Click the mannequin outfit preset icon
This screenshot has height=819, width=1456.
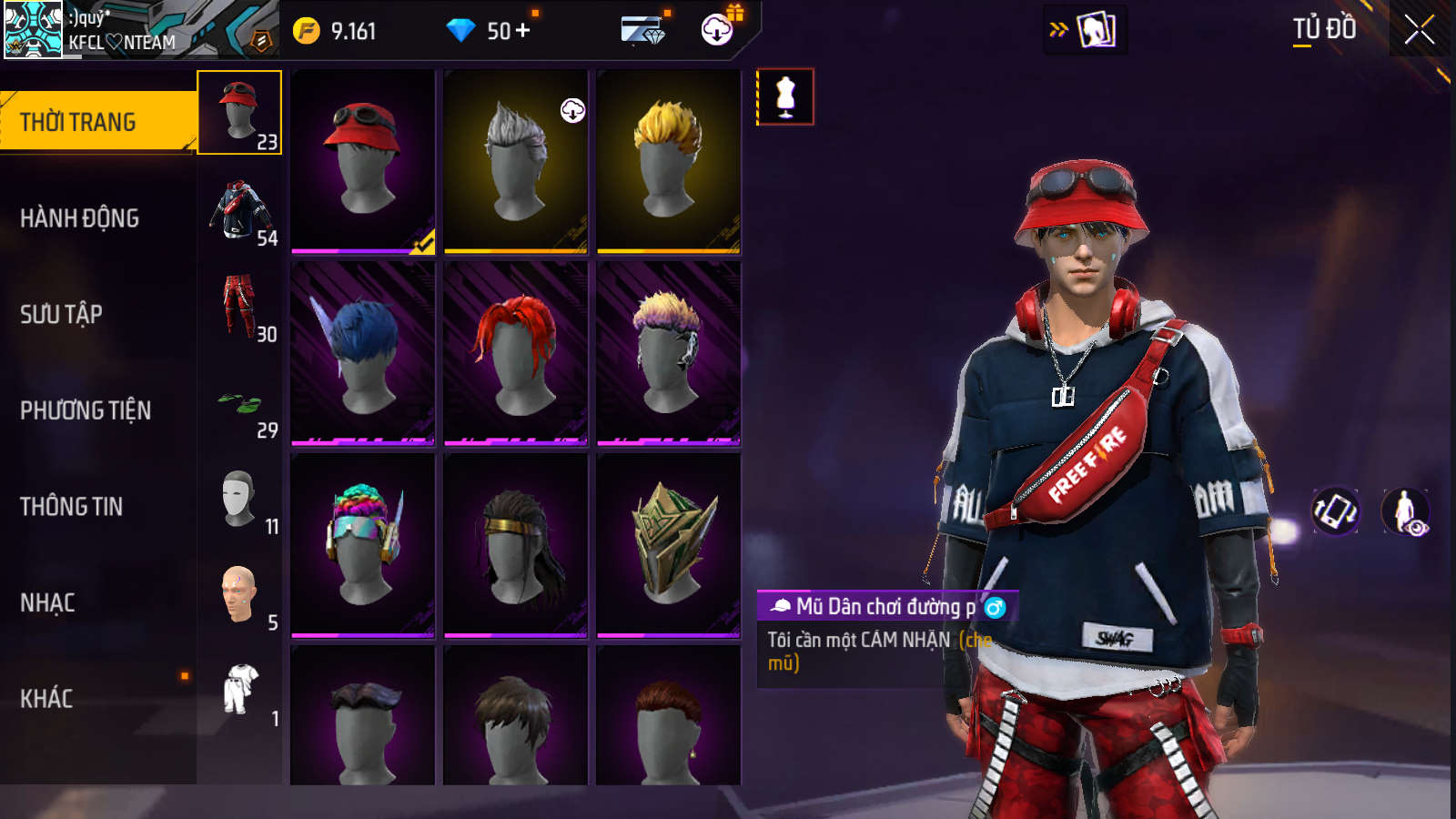[x=785, y=96]
